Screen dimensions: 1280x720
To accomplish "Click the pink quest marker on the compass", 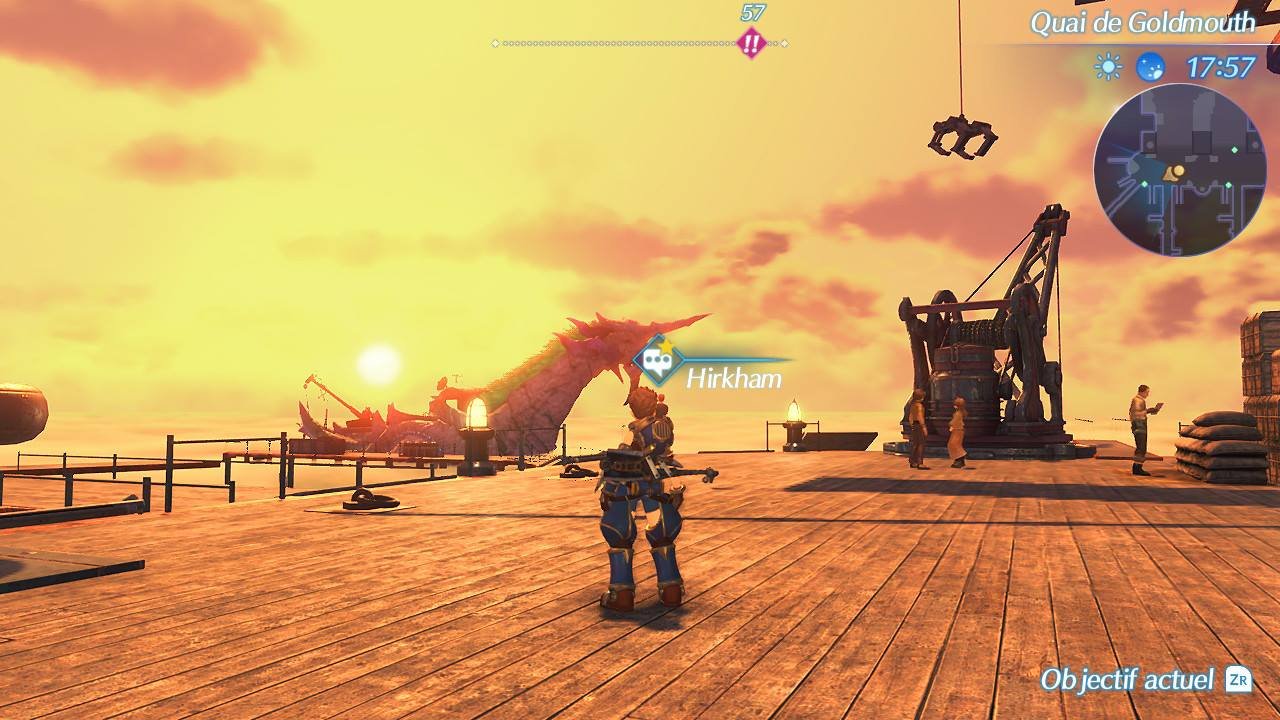I will click(751, 43).
